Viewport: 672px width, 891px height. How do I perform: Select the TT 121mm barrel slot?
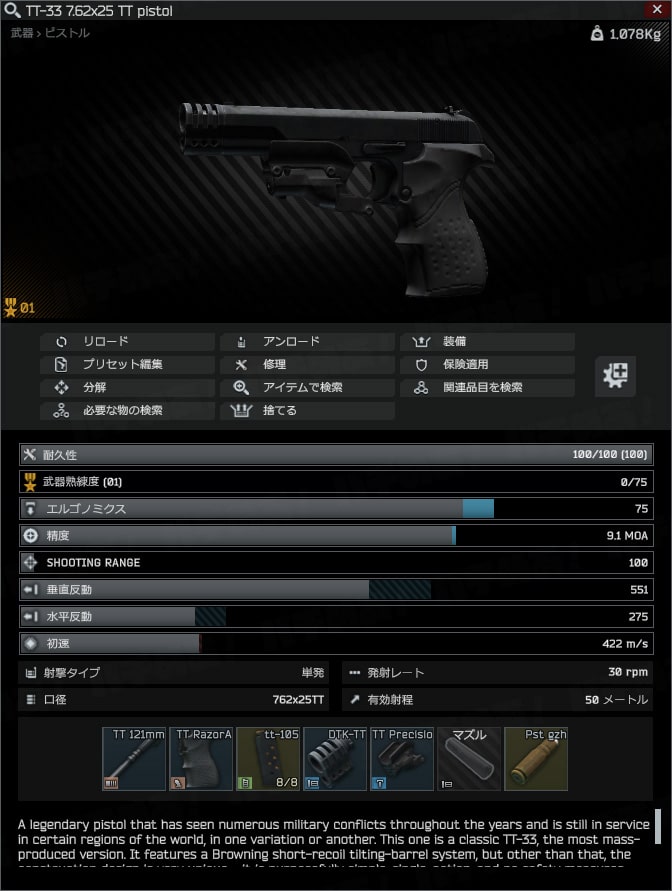coord(134,759)
